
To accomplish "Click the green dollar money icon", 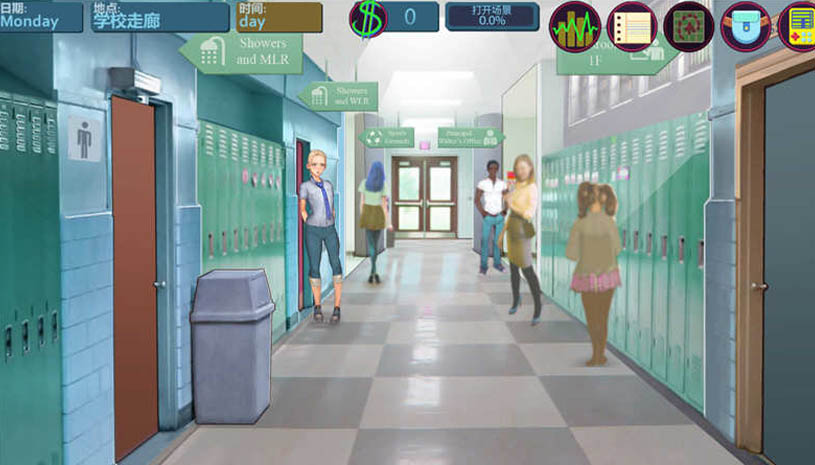I will (x=367, y=18).
